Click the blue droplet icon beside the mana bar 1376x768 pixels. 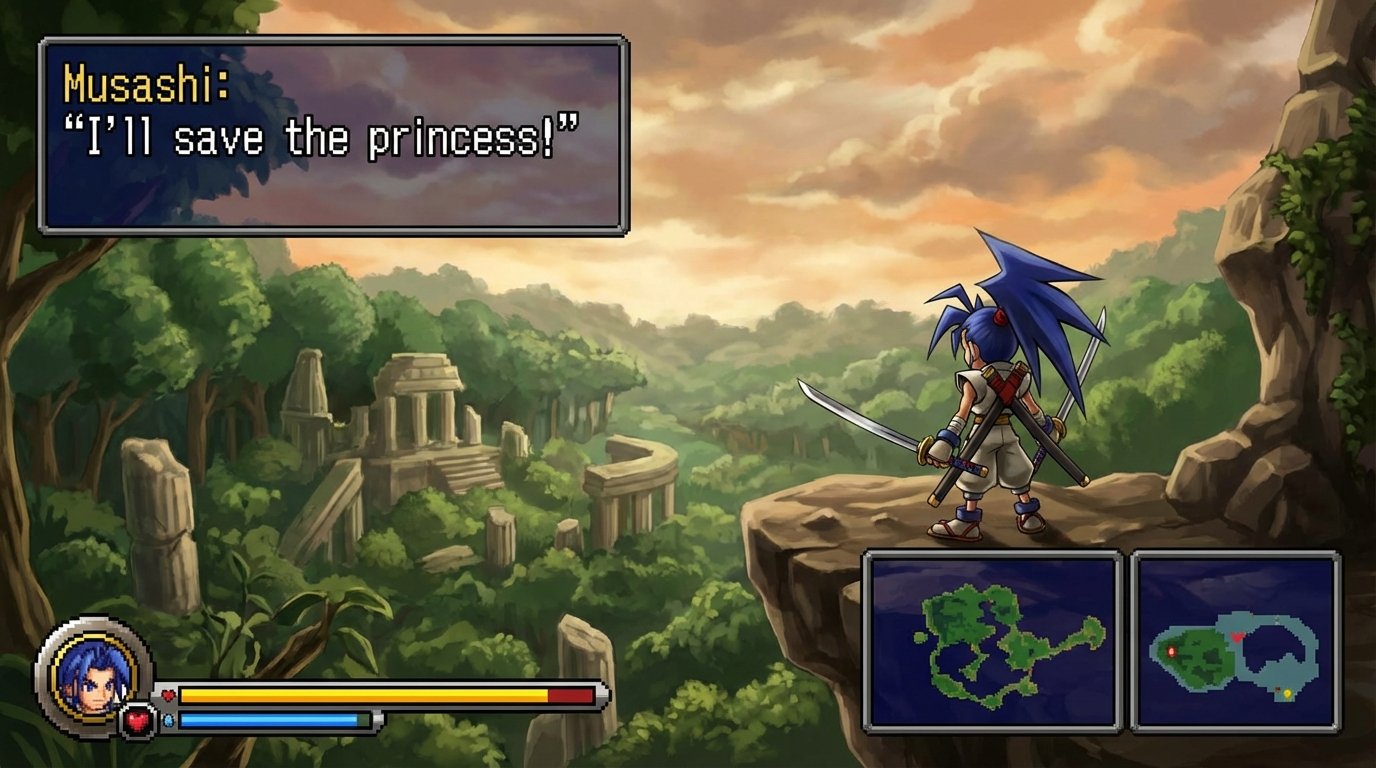tap(167, 720)
